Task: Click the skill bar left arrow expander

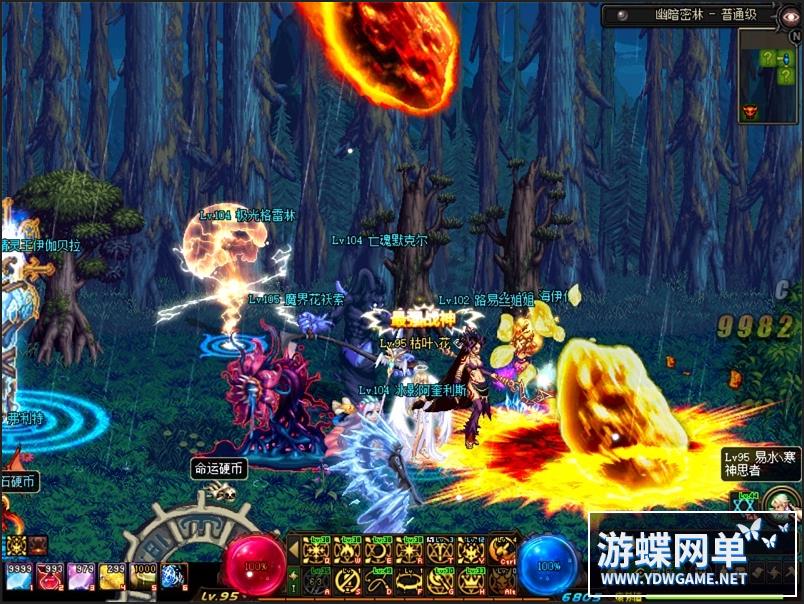Action: click(292, 548)
